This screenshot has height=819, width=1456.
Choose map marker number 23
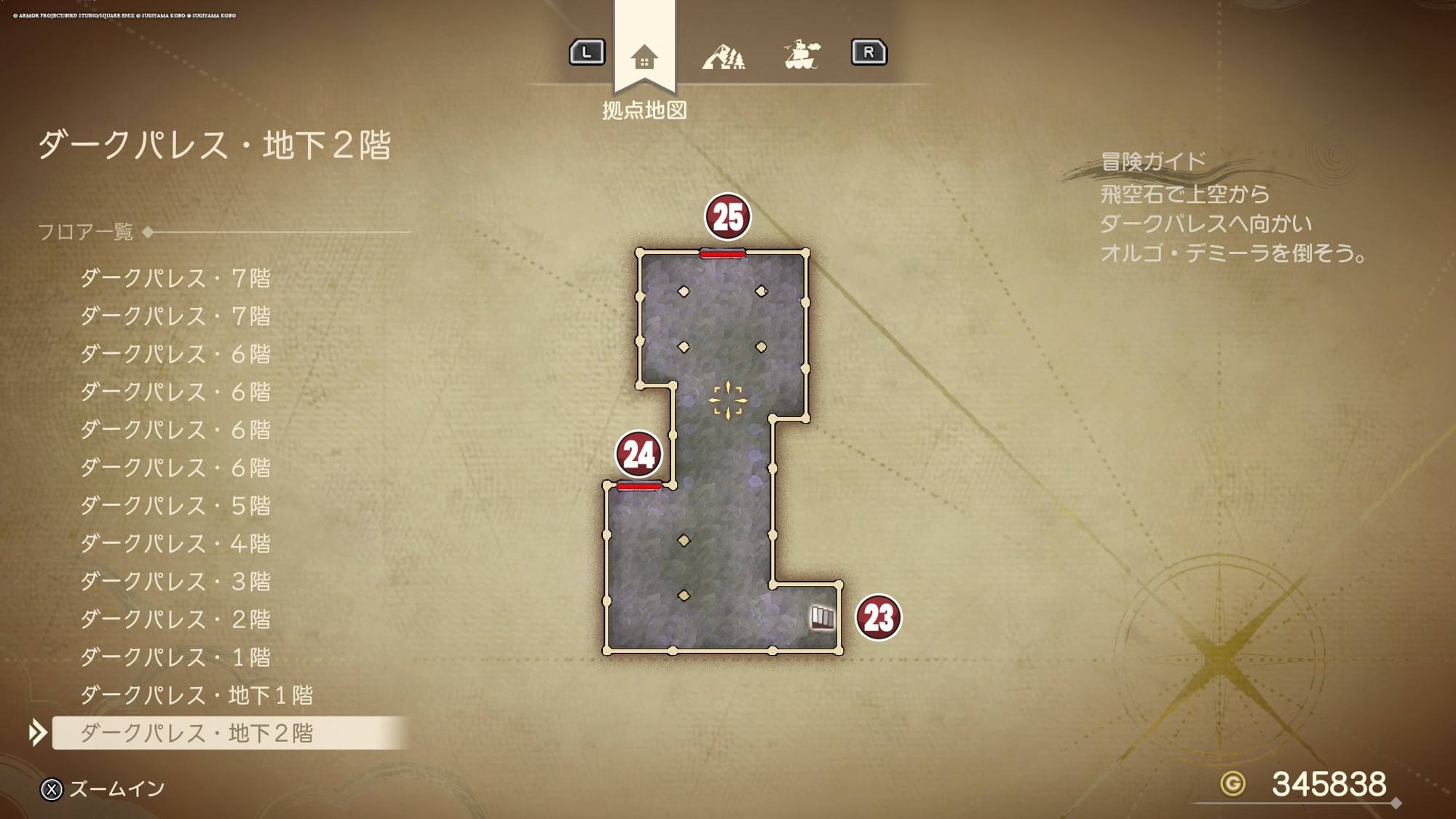878,618
